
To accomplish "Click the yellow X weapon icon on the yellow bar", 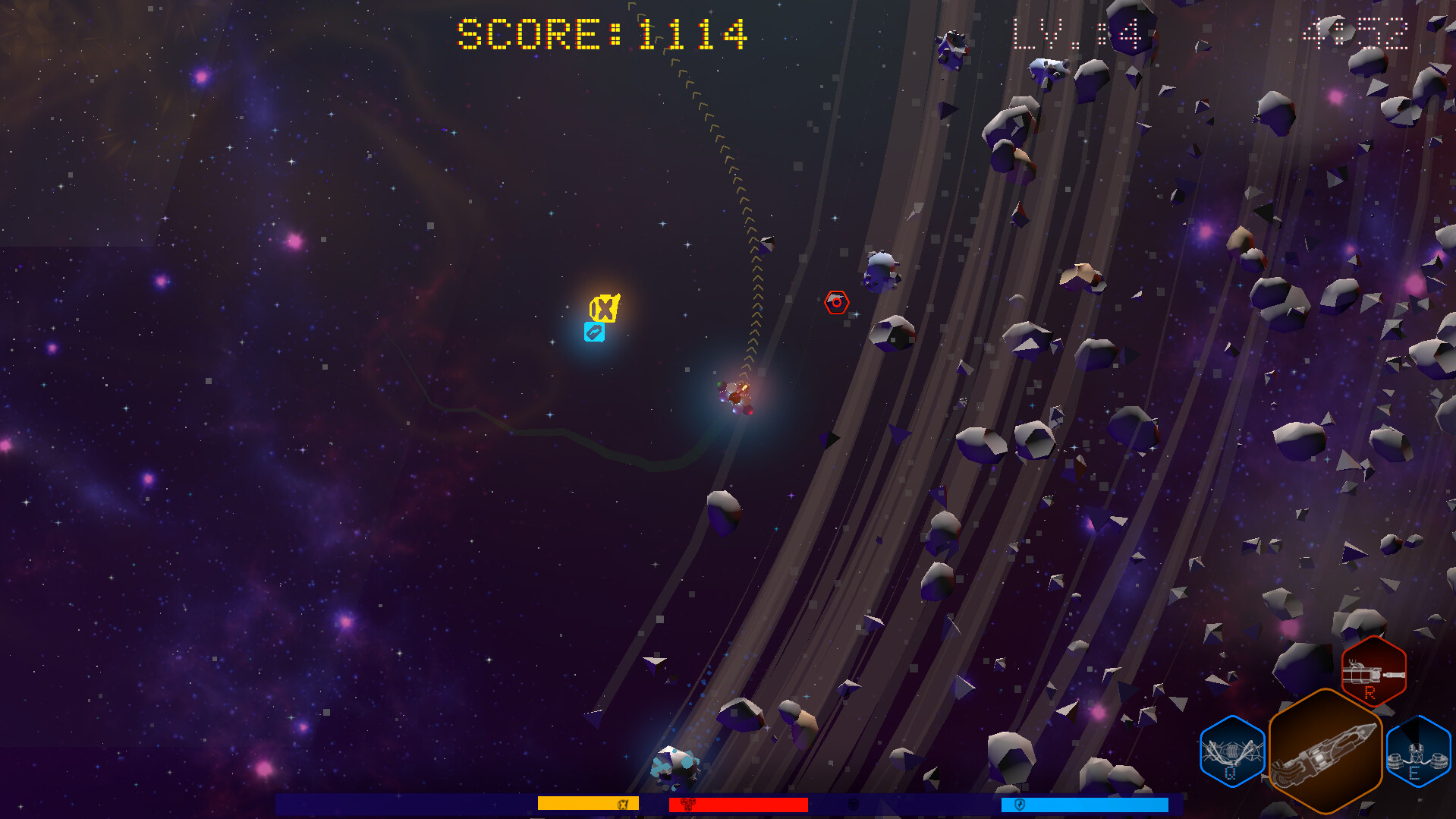I will [624, 802].
